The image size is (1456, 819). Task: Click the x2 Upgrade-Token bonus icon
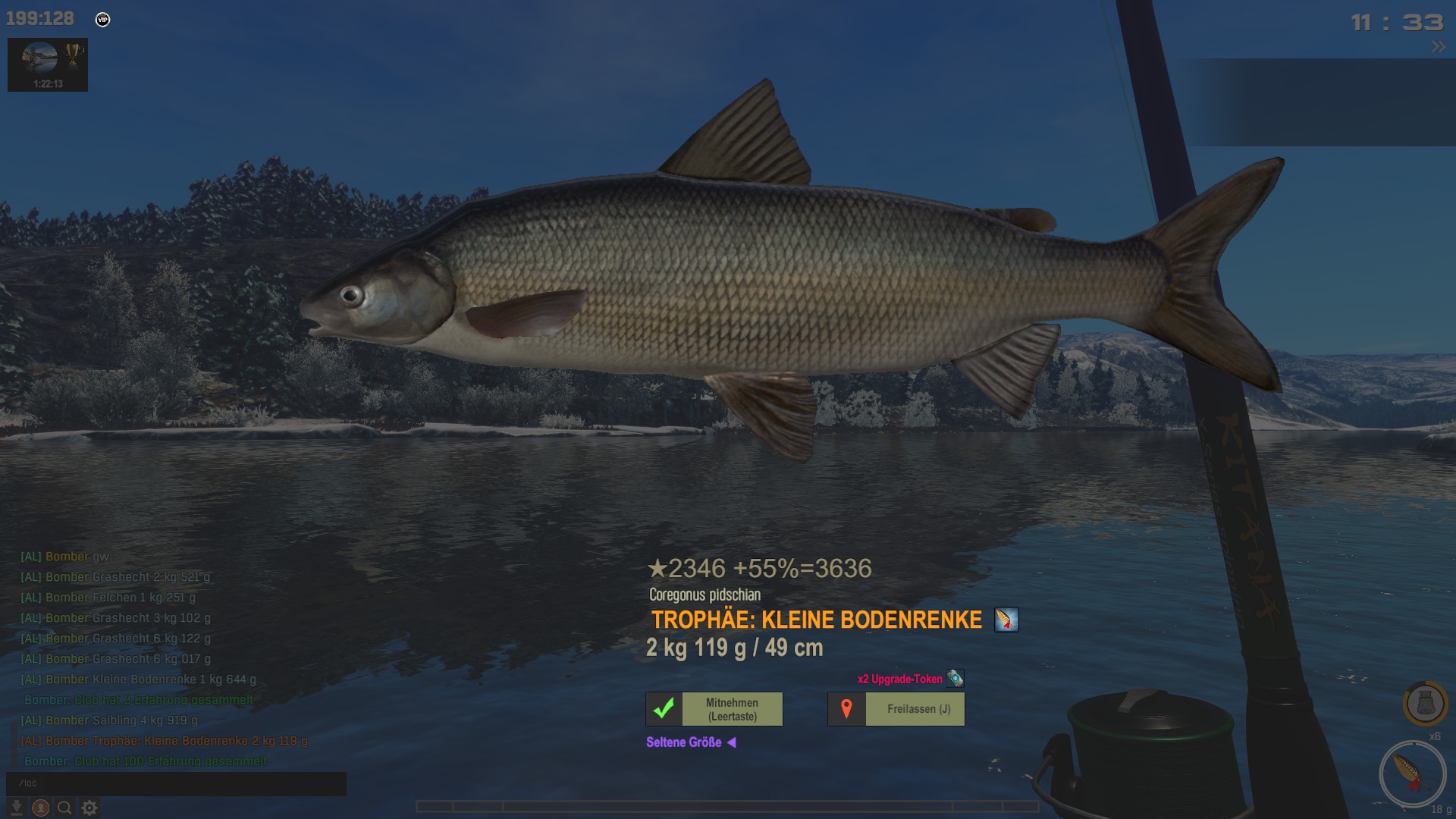[955, 679]
